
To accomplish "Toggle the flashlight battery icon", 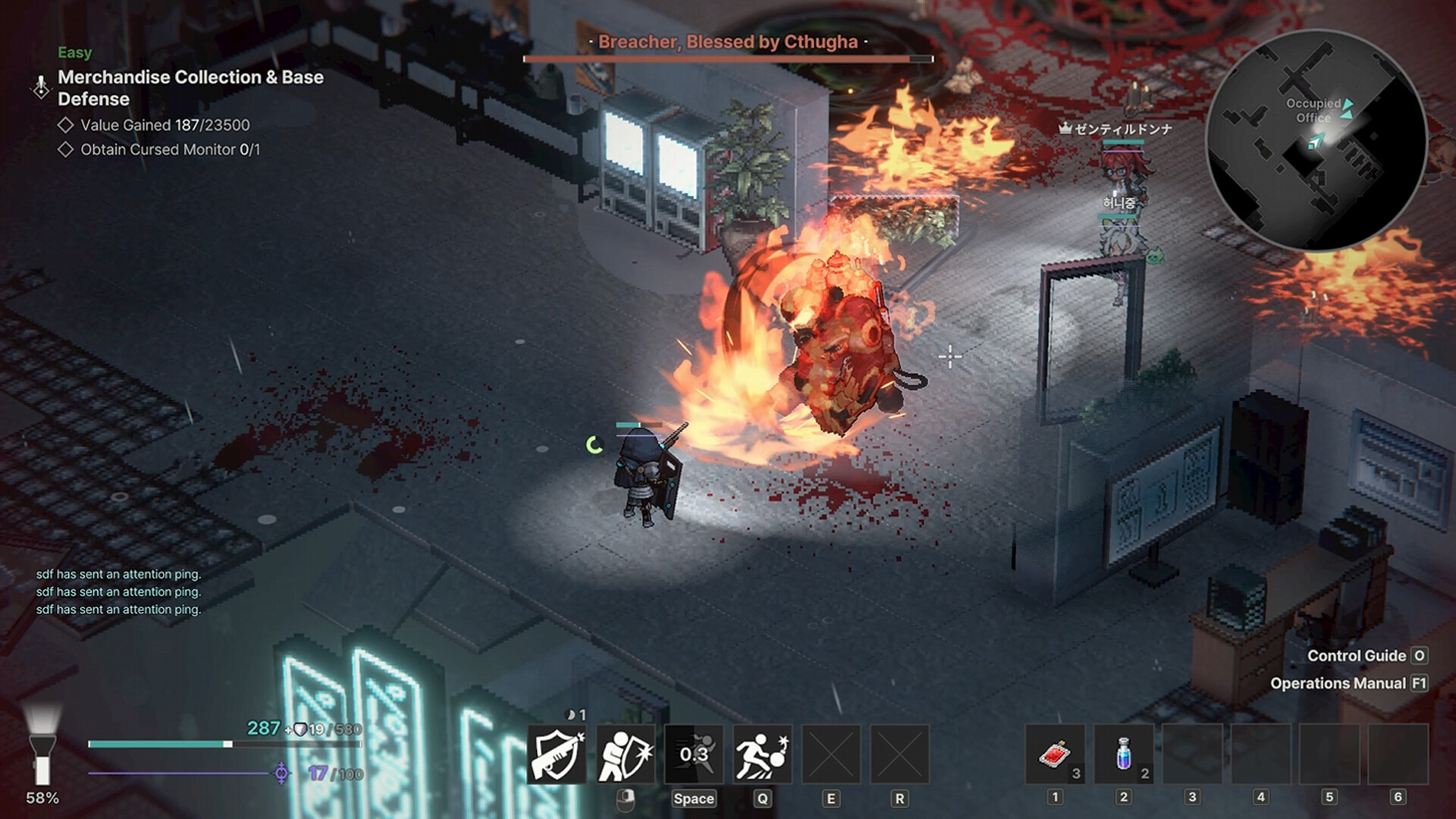I will [42, 747].
